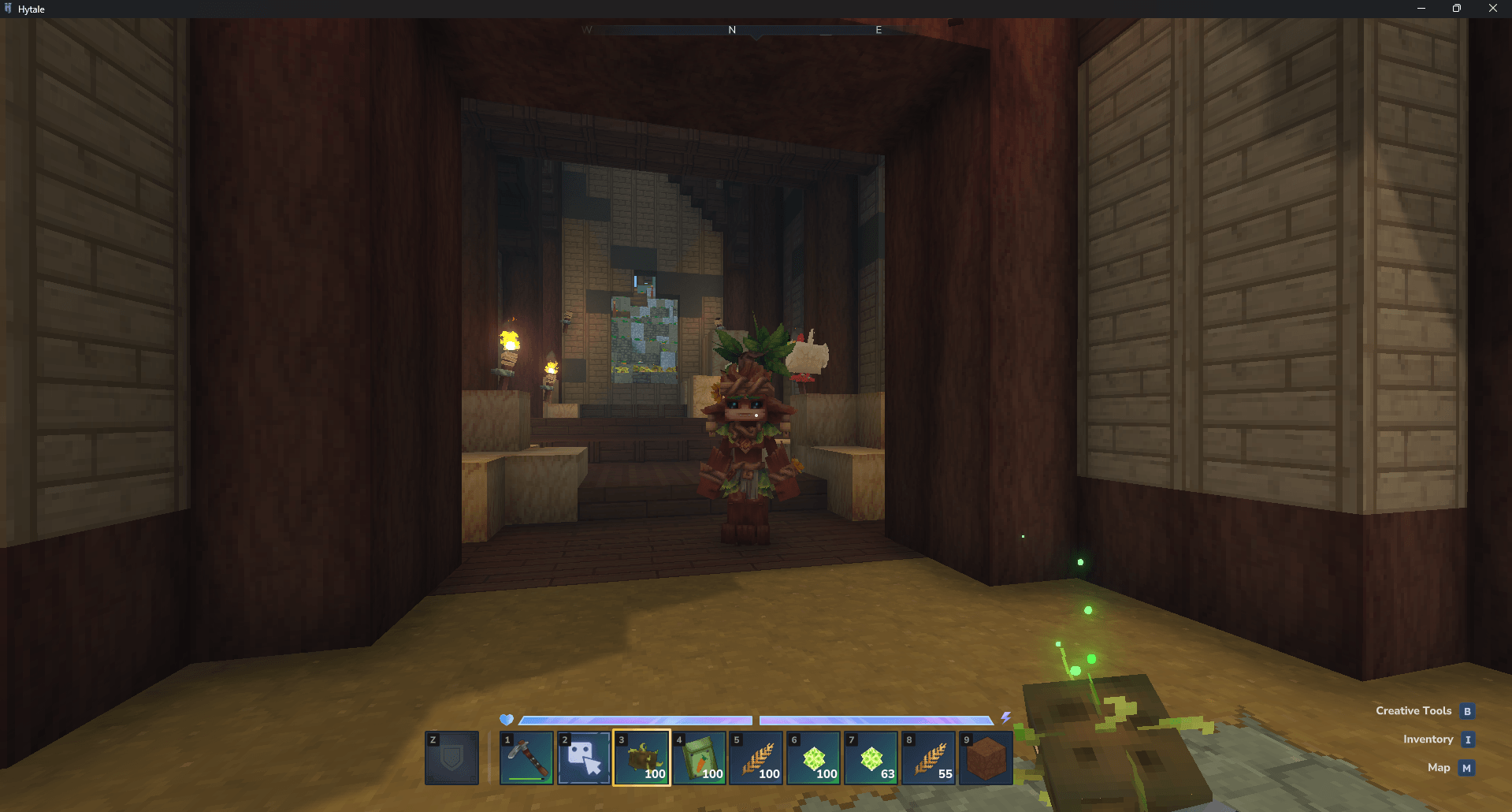
Task: Select the green essence stack of 63
Action: coord(871,758)
